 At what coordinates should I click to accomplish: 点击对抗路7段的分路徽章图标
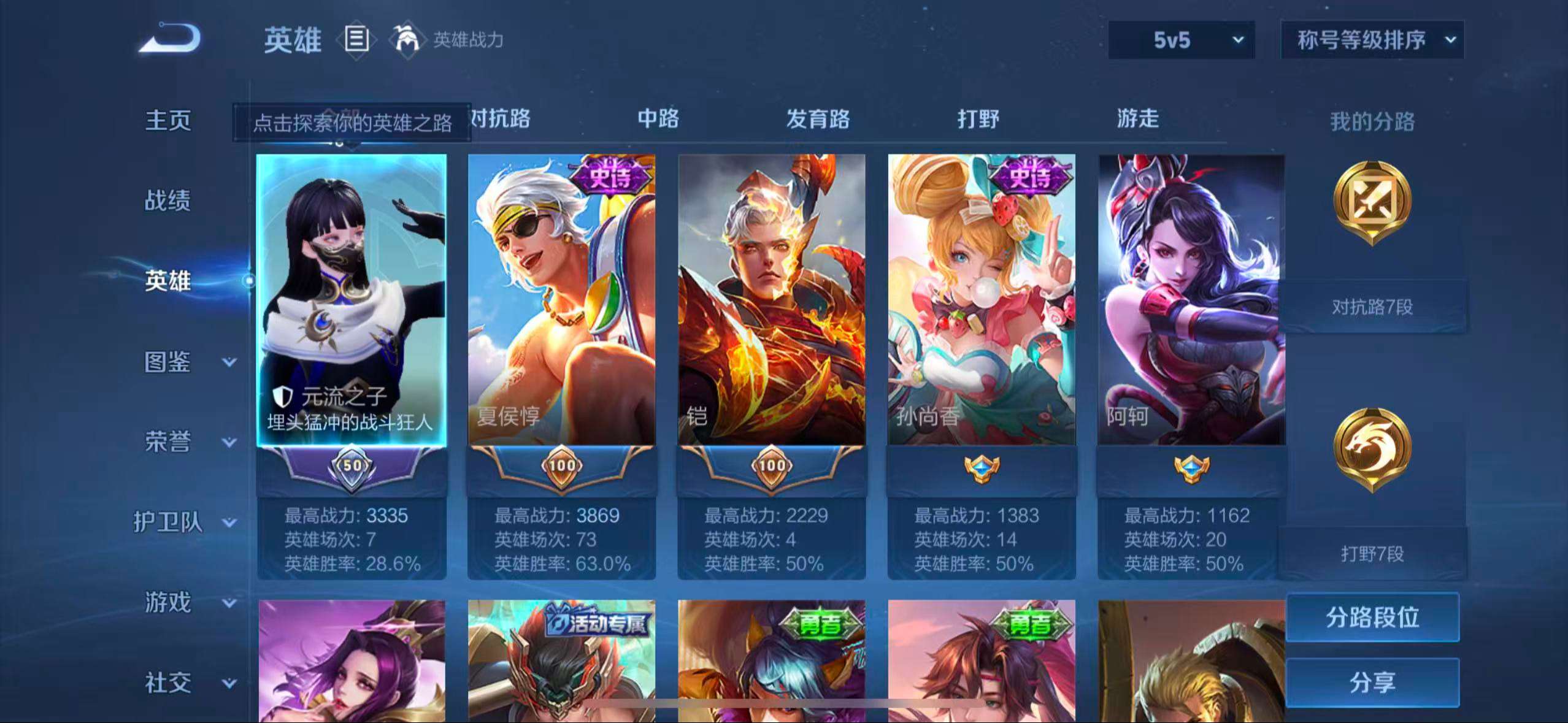coord(1374,202)
